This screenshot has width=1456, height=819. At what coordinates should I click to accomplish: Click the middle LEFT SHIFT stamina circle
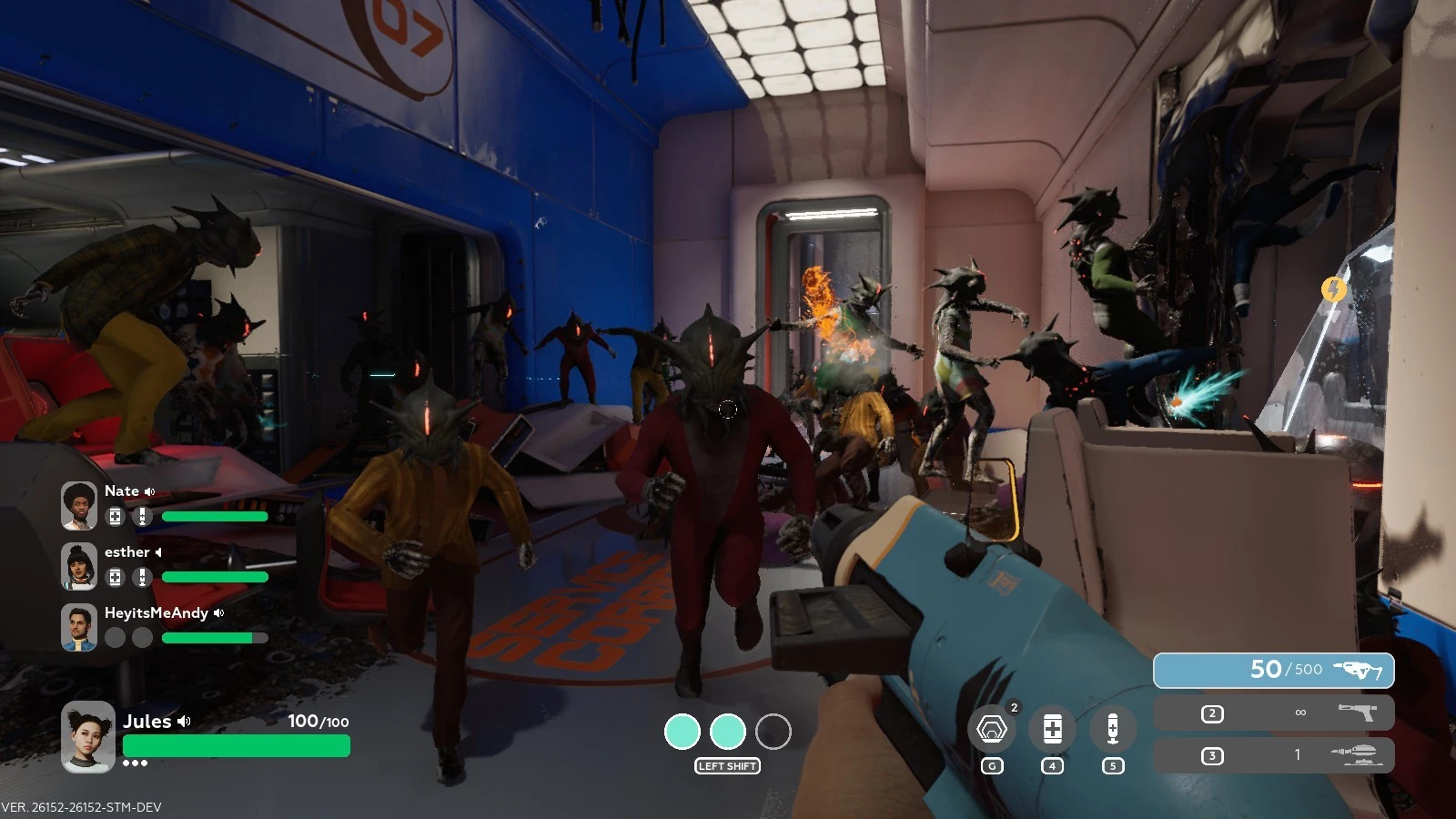click(728, 731)
